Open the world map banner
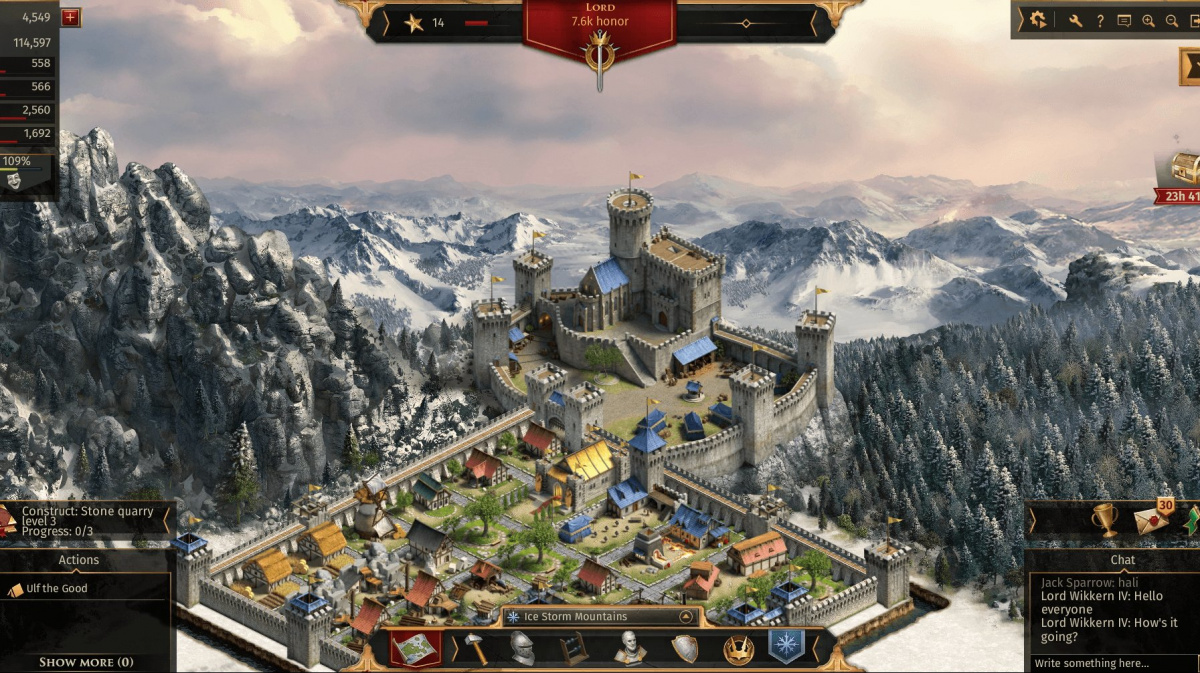1200x673 pixels. click(415, 648)
